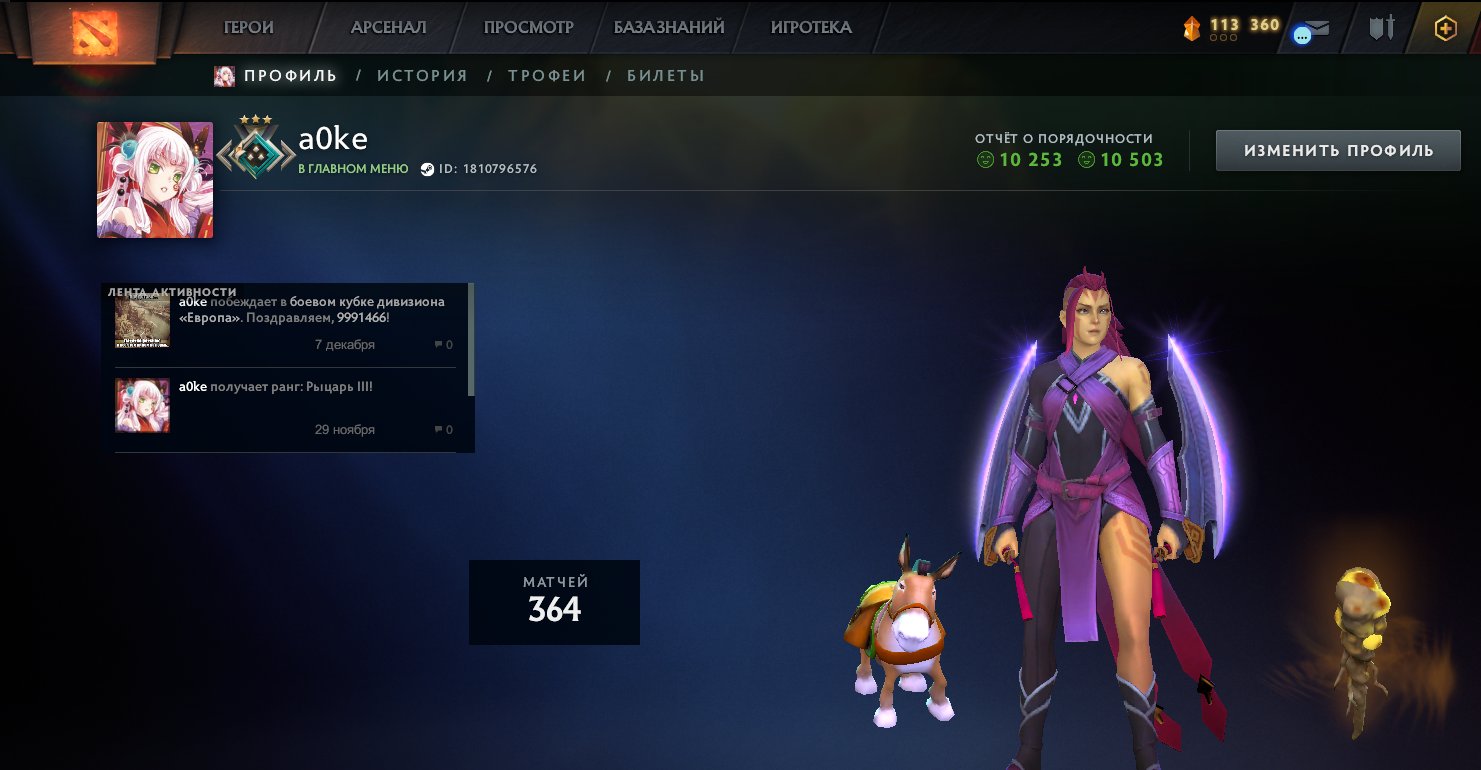Image resolution: width=1481 pixels, height=770 pixels.
Task: Open mail notifications with the envelope icon
Action: (1318, 26)
